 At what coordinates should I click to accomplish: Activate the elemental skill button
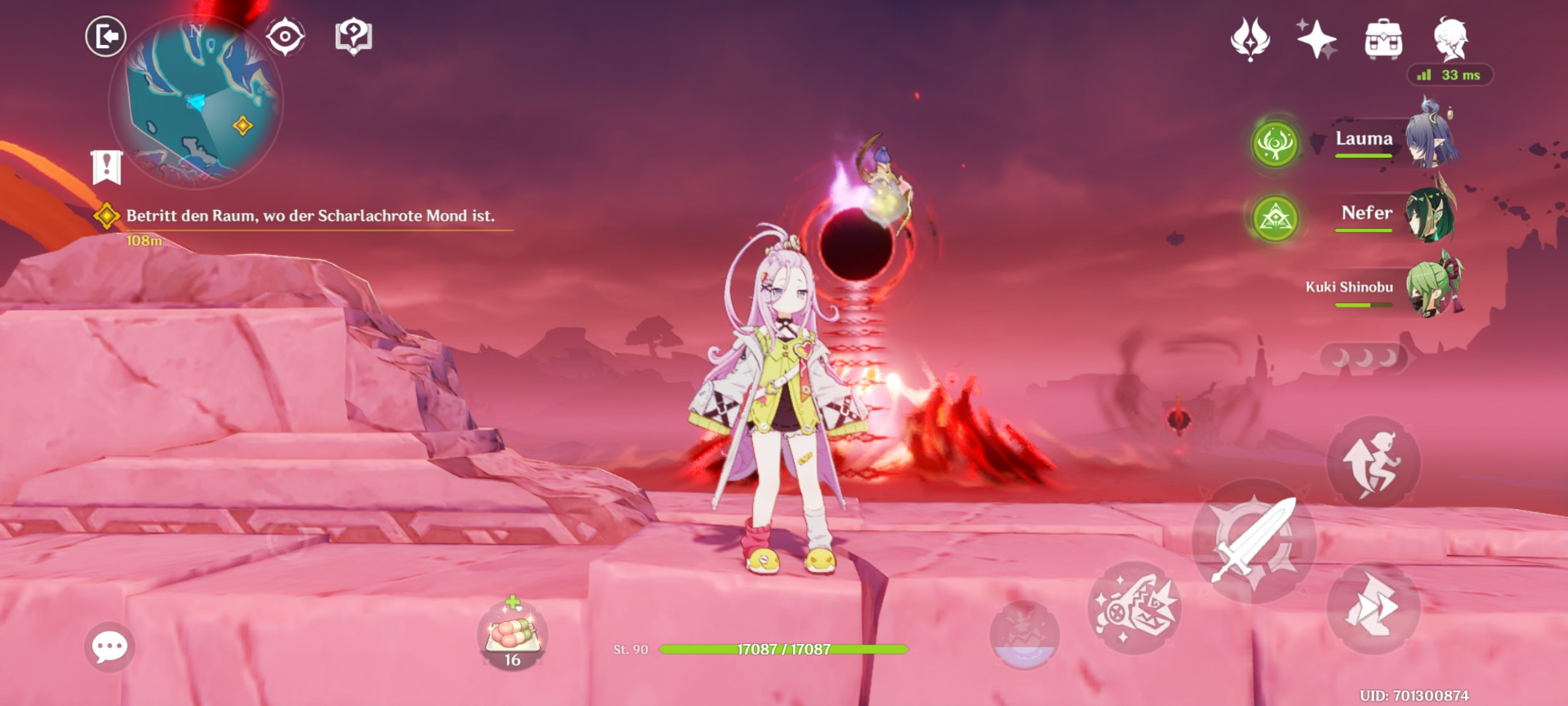[1135, 607]
